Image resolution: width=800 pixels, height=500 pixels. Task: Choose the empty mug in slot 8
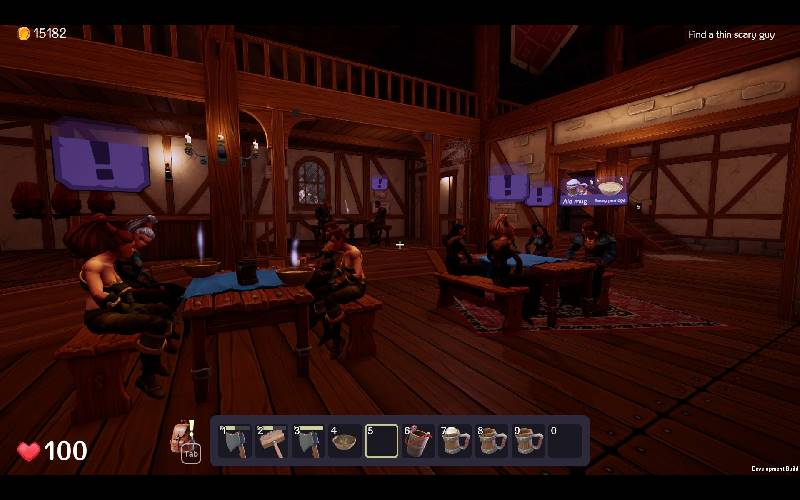pos(492,441)
